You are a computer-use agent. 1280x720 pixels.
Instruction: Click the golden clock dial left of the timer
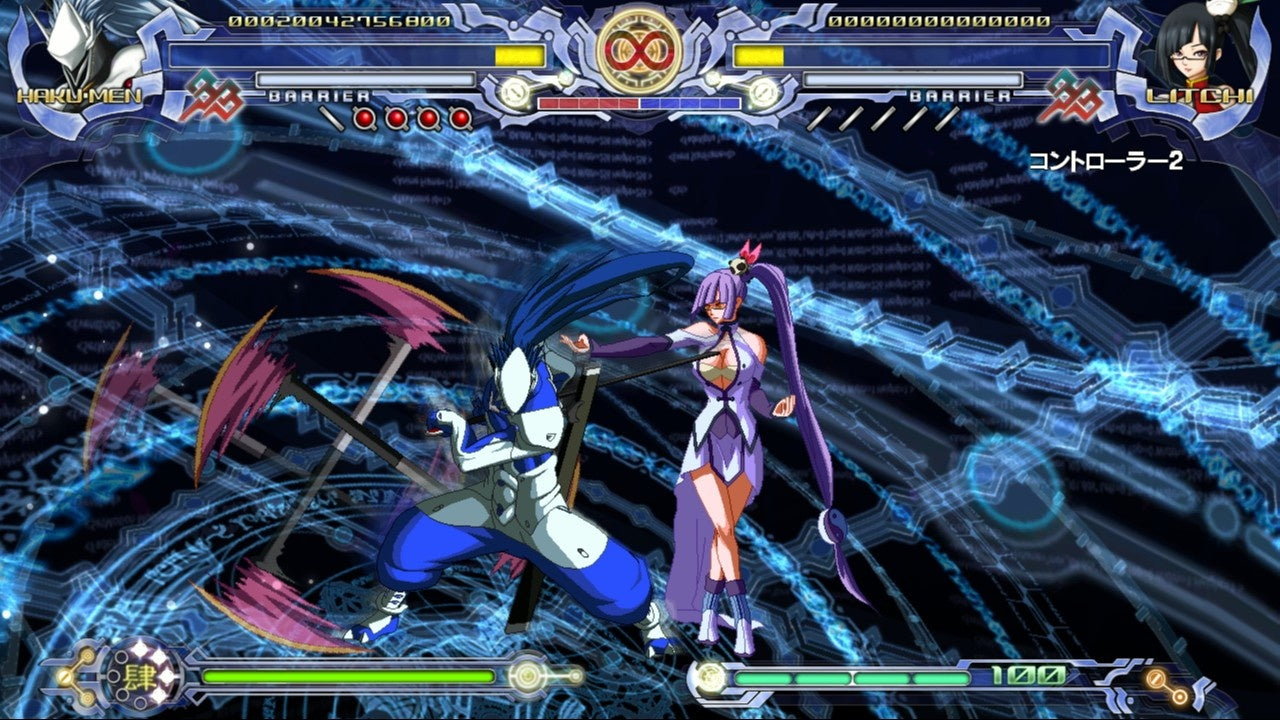(x=512, y=92)
